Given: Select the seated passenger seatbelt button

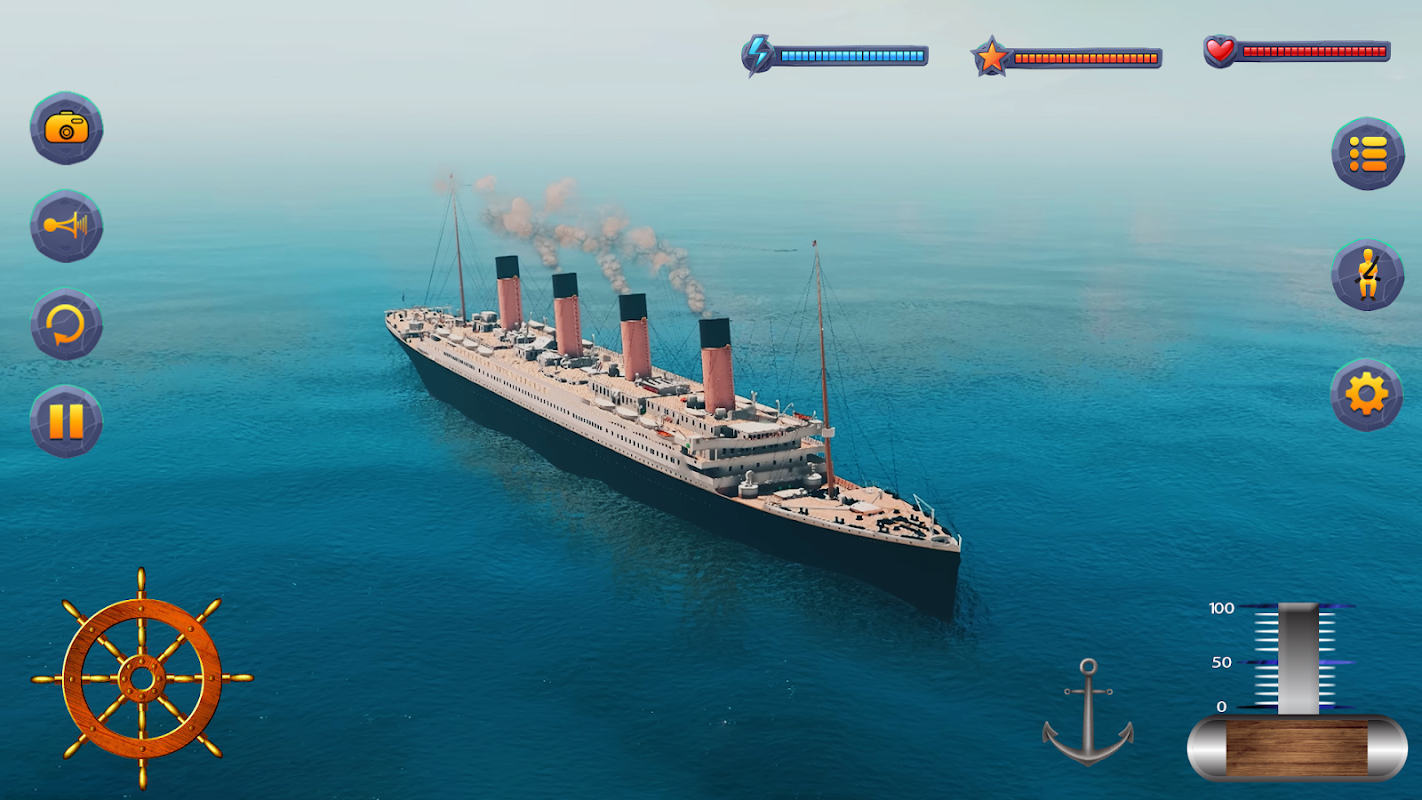Looking at the screenshot, I should coord(1367,275).
